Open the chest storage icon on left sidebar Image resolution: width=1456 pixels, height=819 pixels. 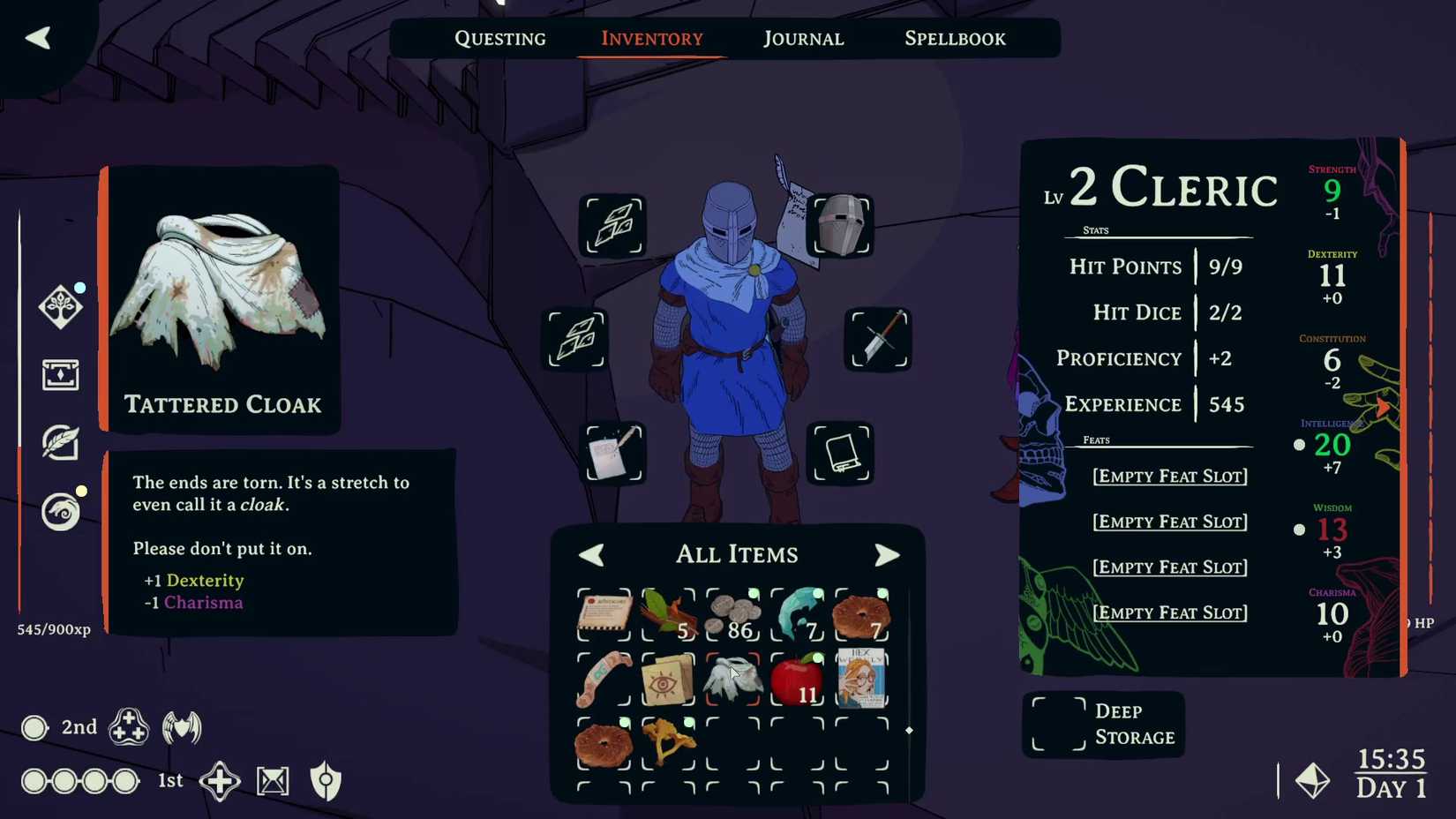click(x=60, y=375)
